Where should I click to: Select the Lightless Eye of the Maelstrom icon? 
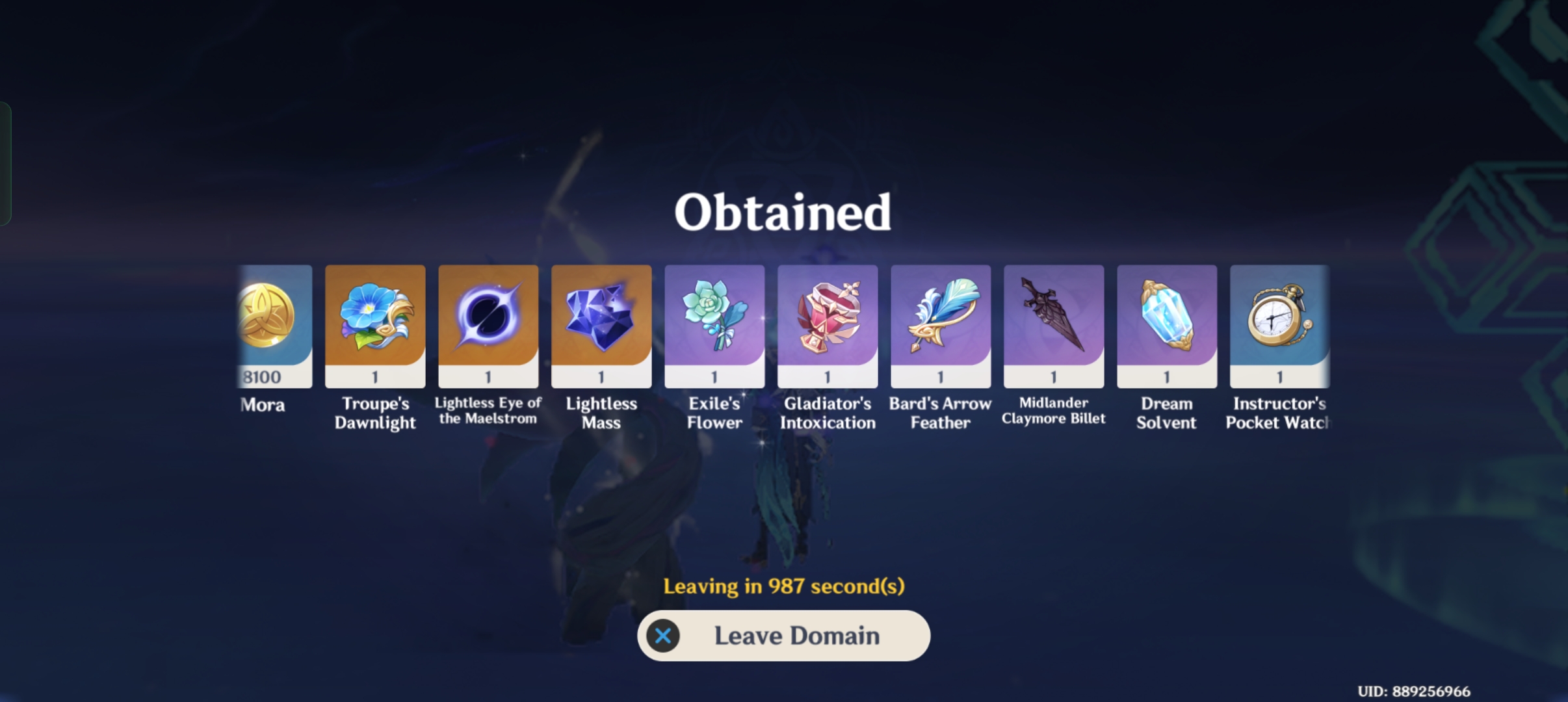pos(489,318)
